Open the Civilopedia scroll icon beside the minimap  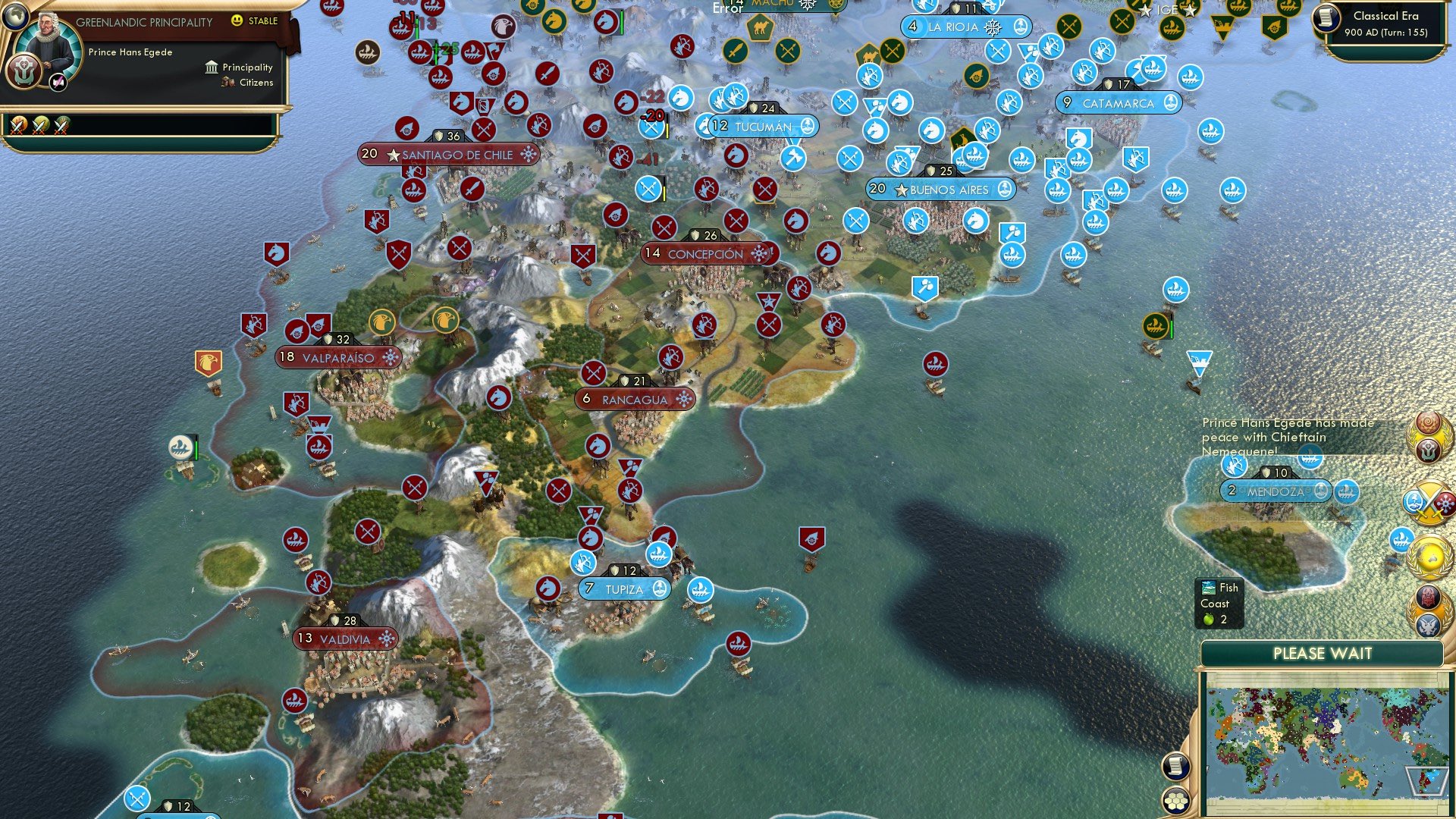pos(1176,767)
